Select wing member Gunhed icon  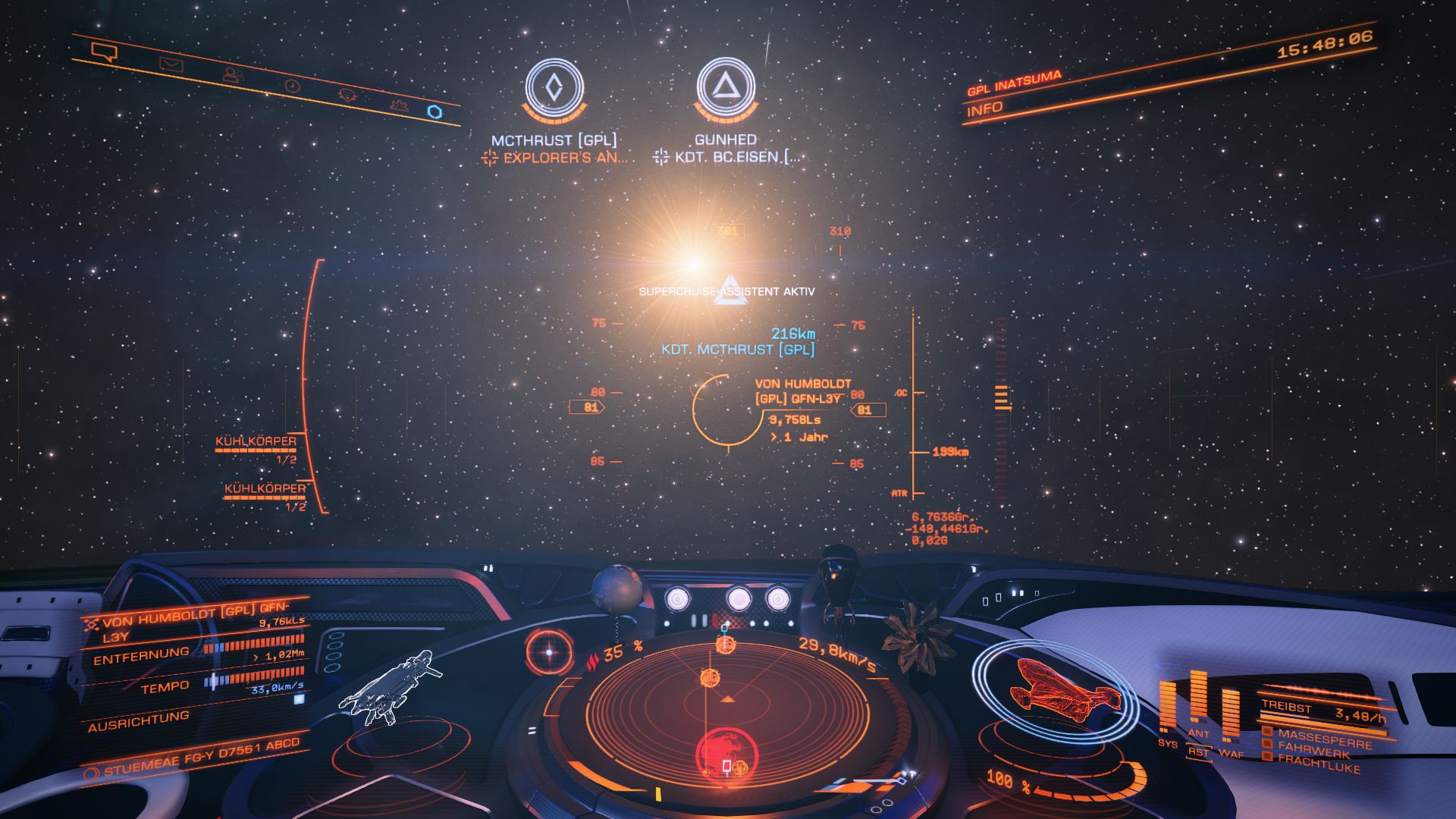coord(726,87)
